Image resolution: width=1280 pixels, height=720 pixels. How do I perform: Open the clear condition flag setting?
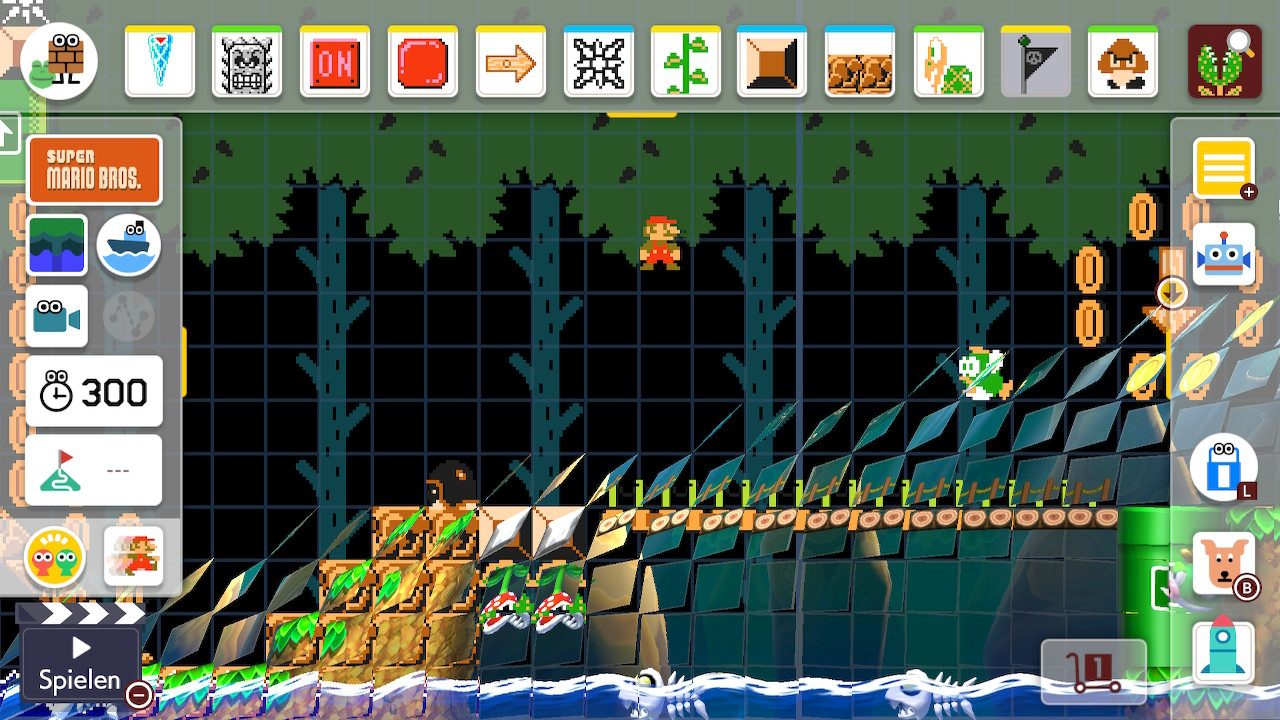click(94, 470)
